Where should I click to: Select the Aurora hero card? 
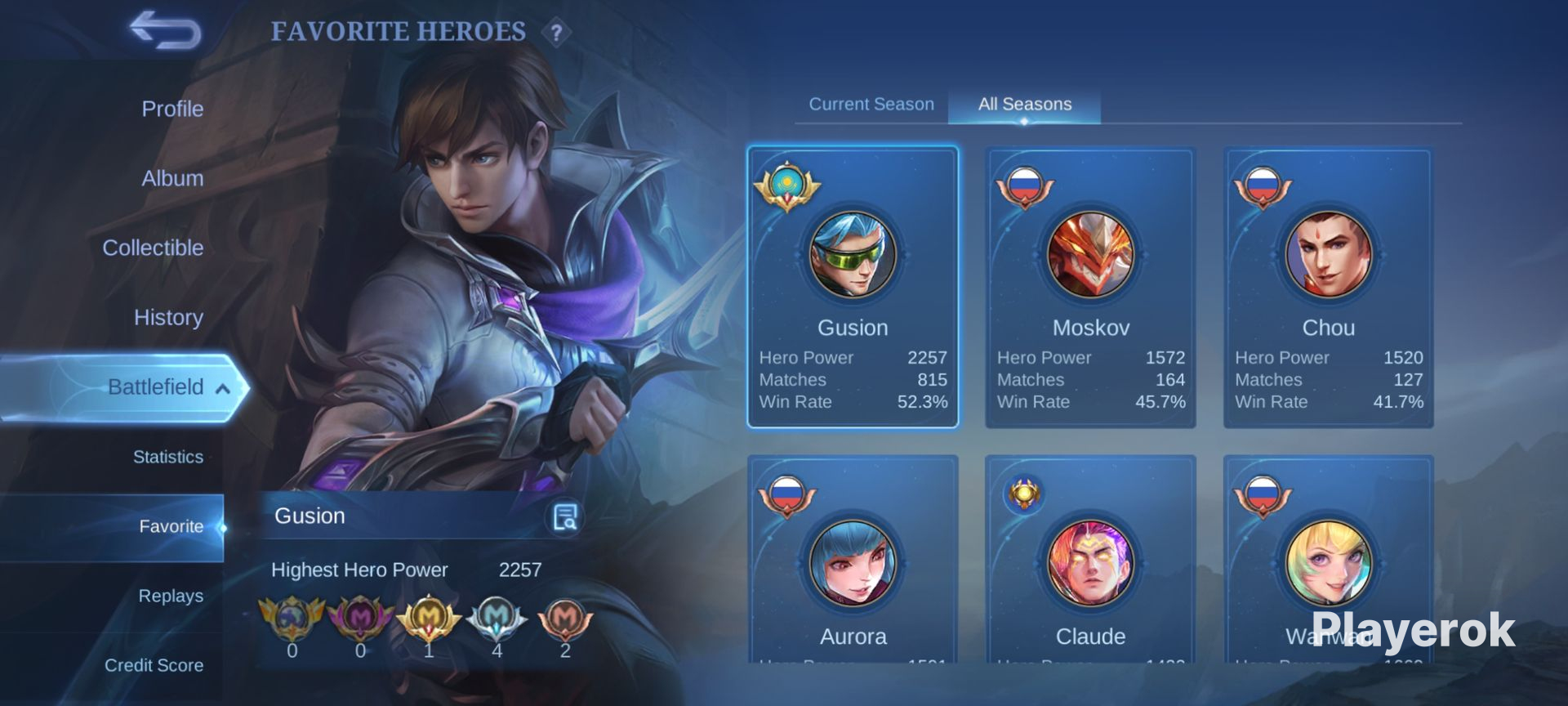tap(853, 564)
